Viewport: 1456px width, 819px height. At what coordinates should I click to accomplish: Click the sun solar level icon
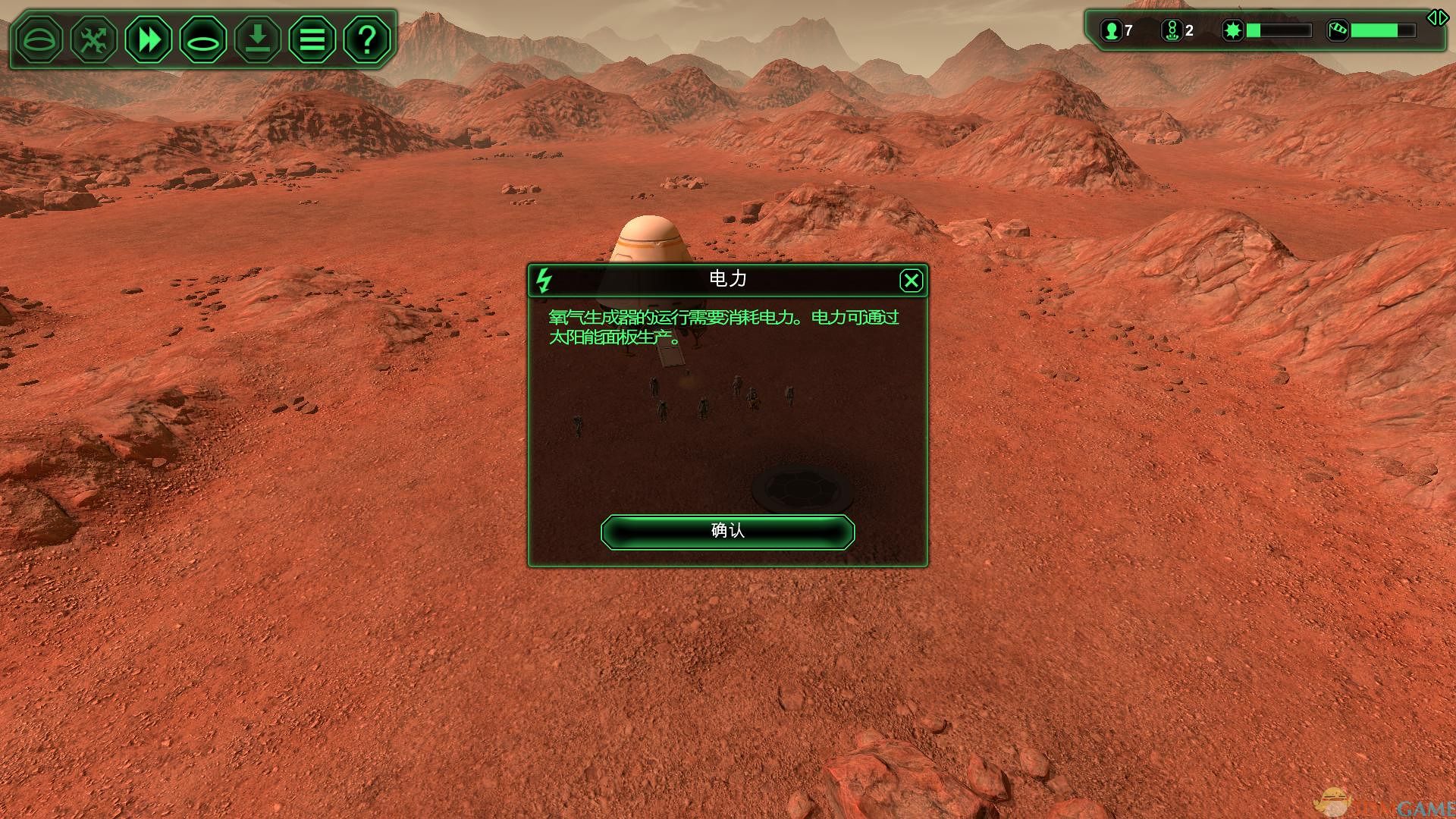[x=1233, y=30]
